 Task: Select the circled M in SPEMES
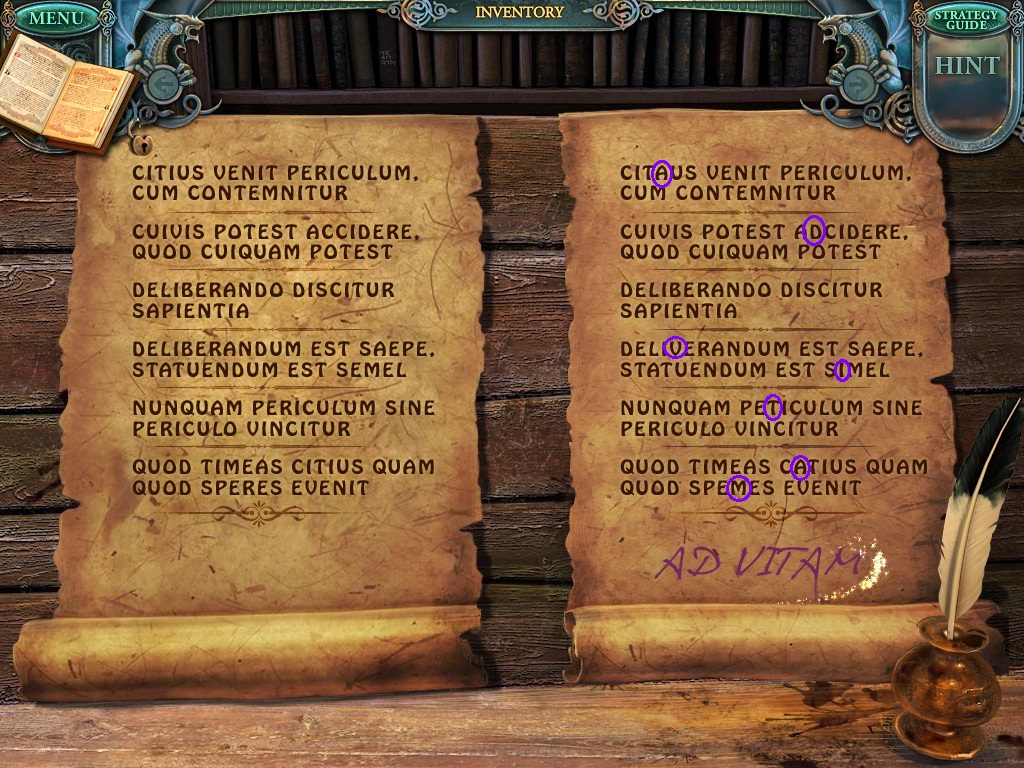tap(738, 488)
